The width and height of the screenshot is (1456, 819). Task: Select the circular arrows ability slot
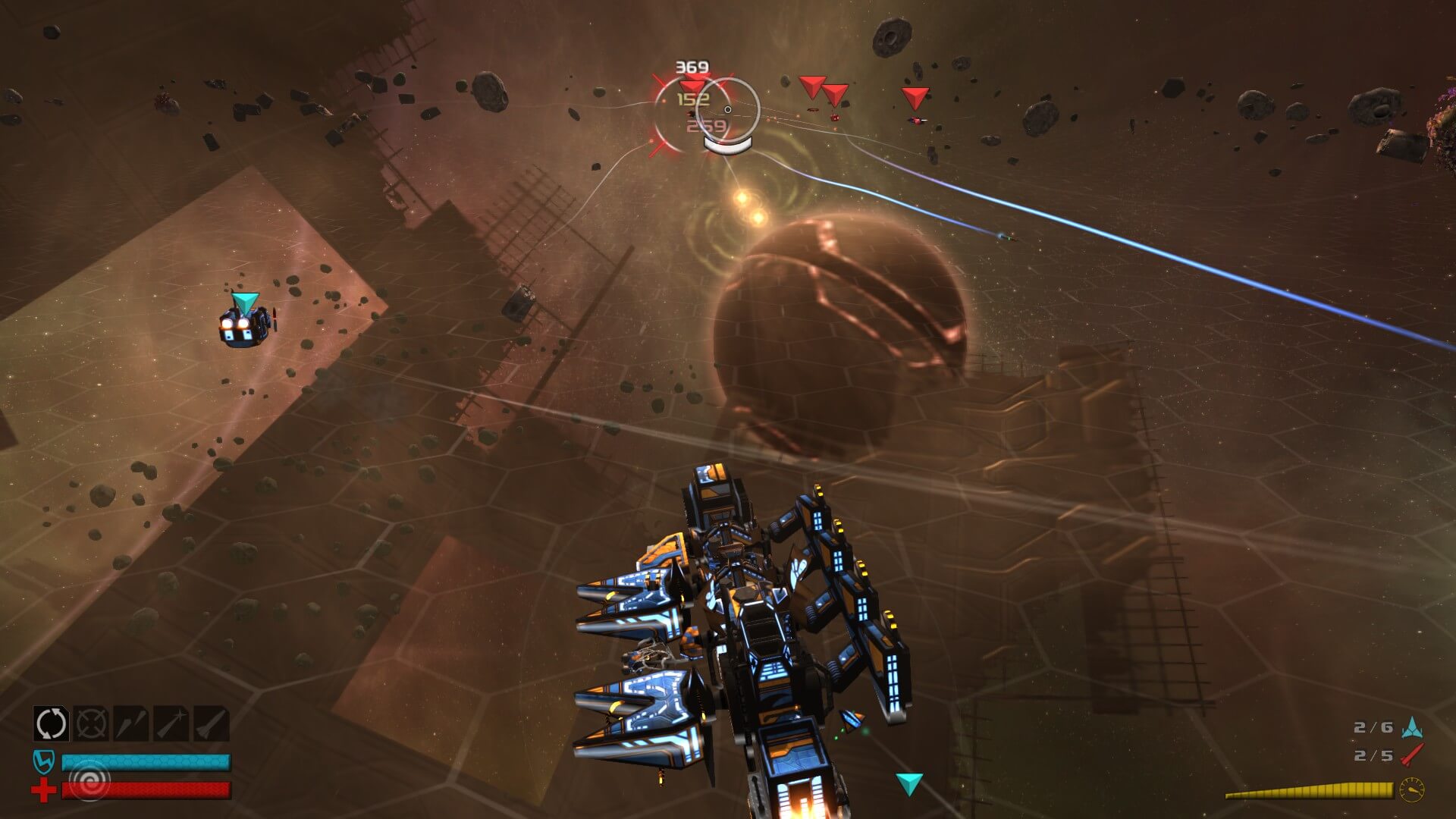coord(51,723)
